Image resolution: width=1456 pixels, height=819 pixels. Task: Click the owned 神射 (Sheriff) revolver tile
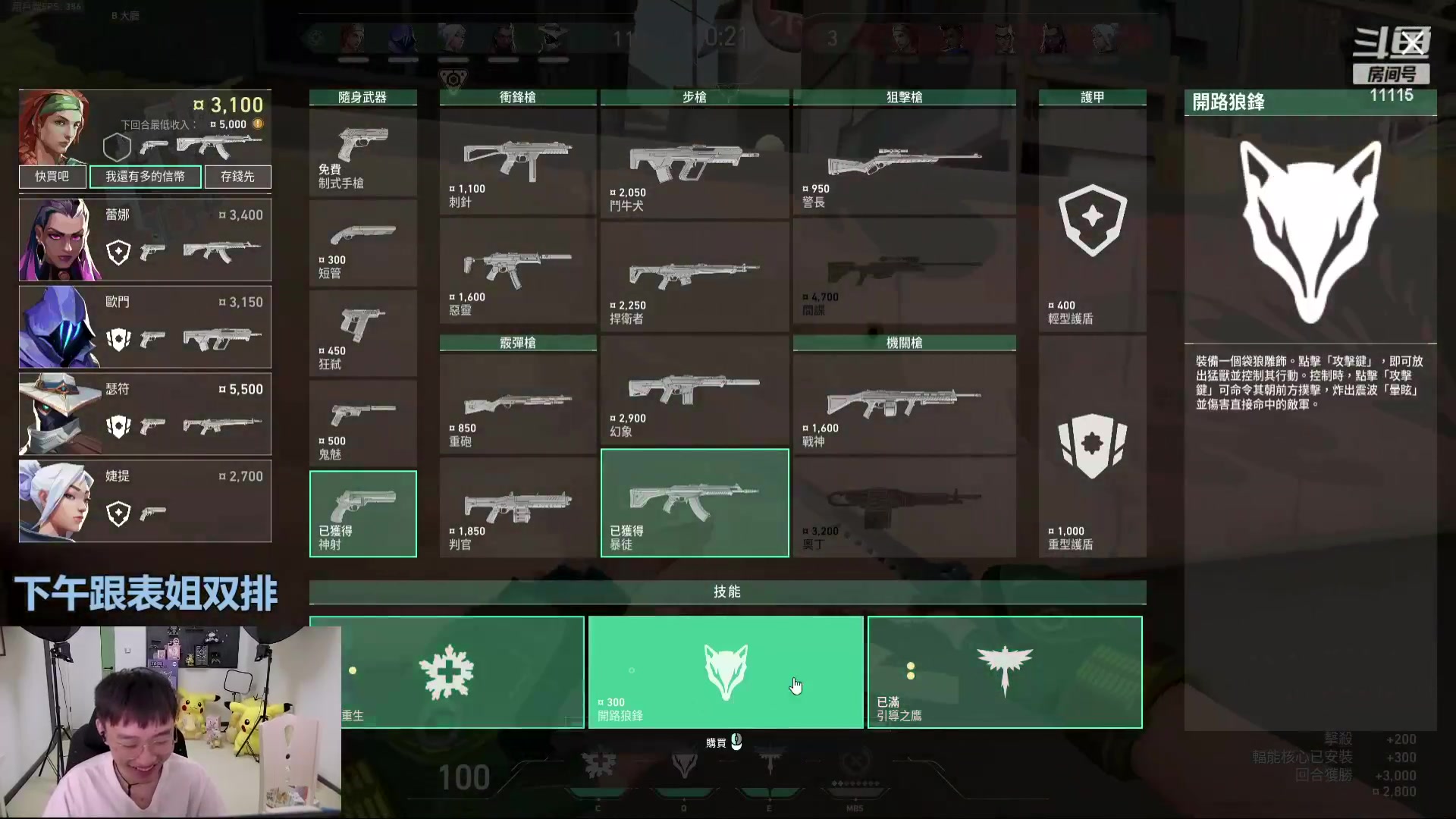point(362,513)
